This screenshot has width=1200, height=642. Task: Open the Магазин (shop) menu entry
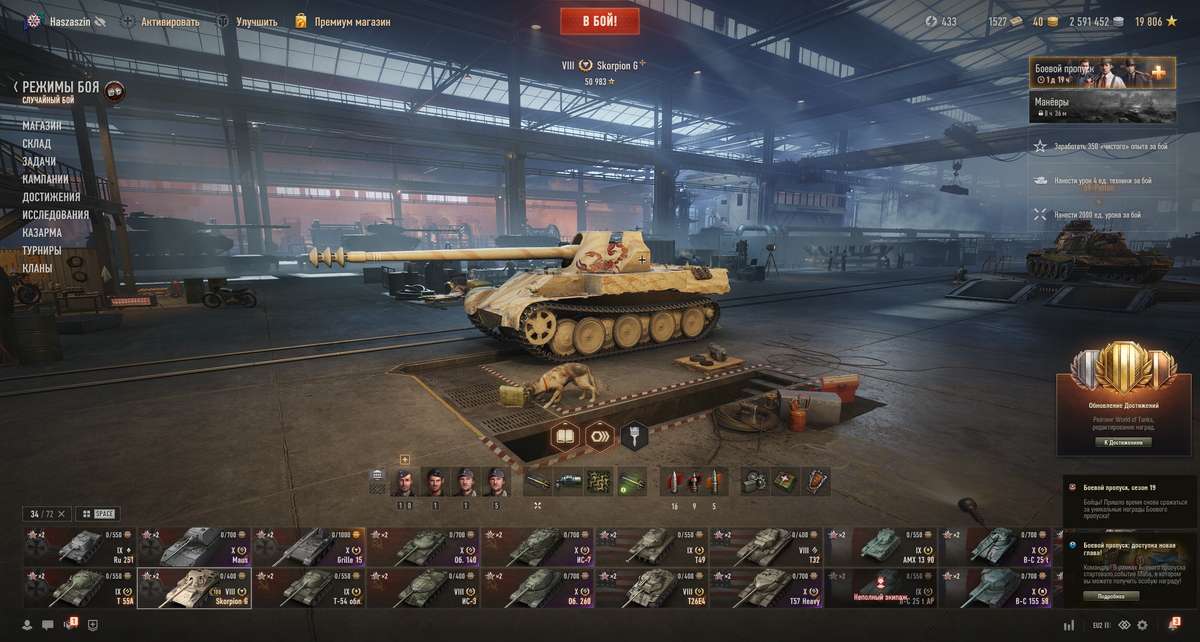42,126
